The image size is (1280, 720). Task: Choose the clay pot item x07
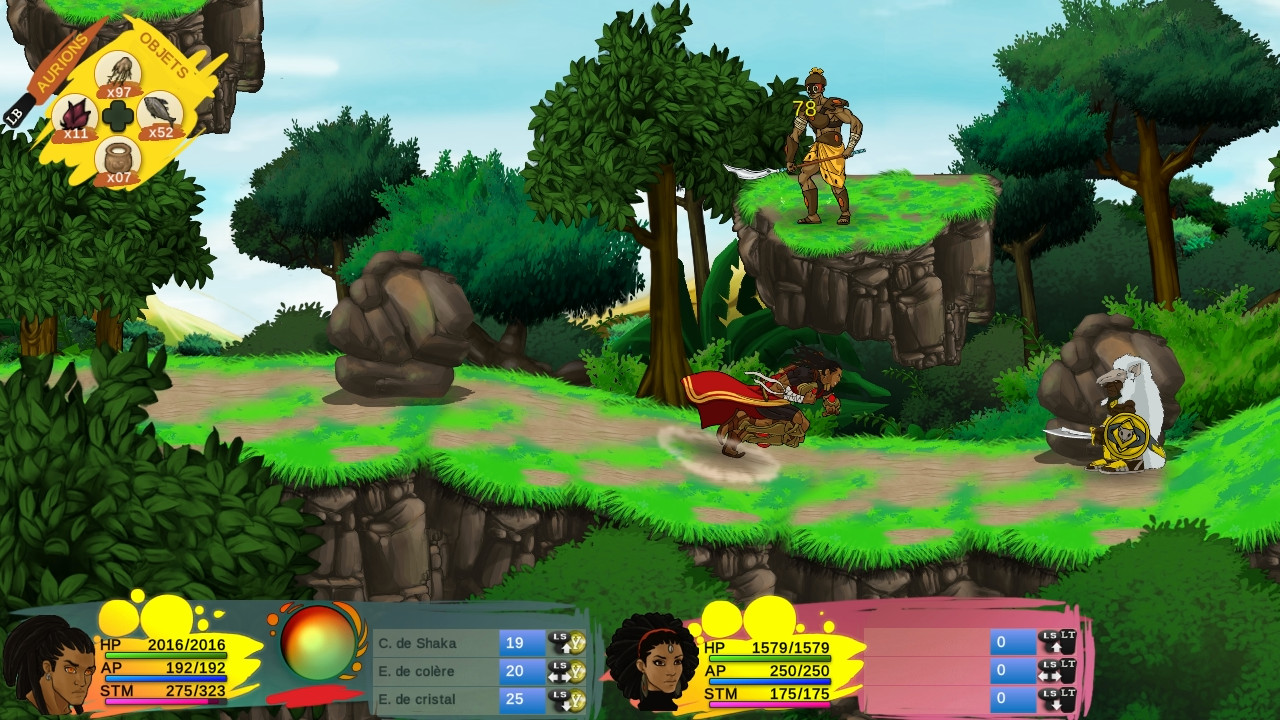point(118,160)
